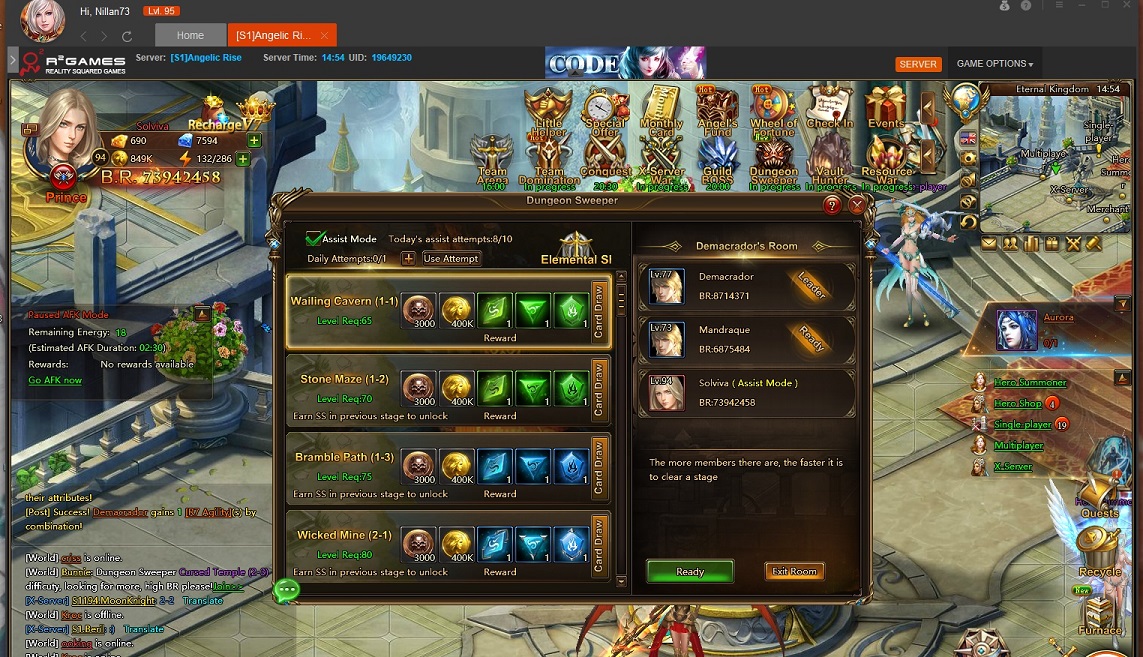Screen dimensions: 1143x657
Task: Click the green Ready button
Action: pyautogui.click(x=690, y=571)
